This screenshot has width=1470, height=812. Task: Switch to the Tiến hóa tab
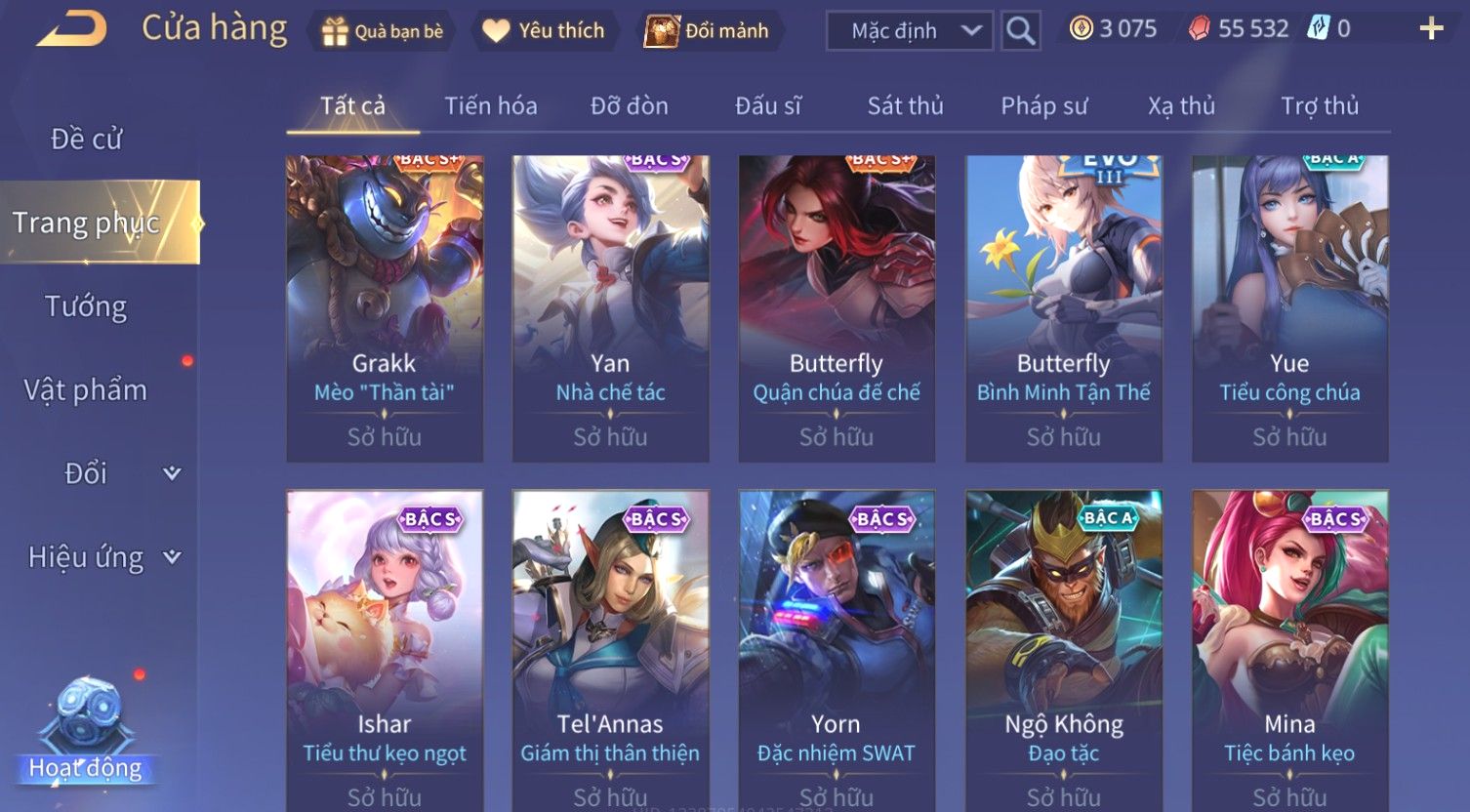pyautogui.click(x=491, y=105)
